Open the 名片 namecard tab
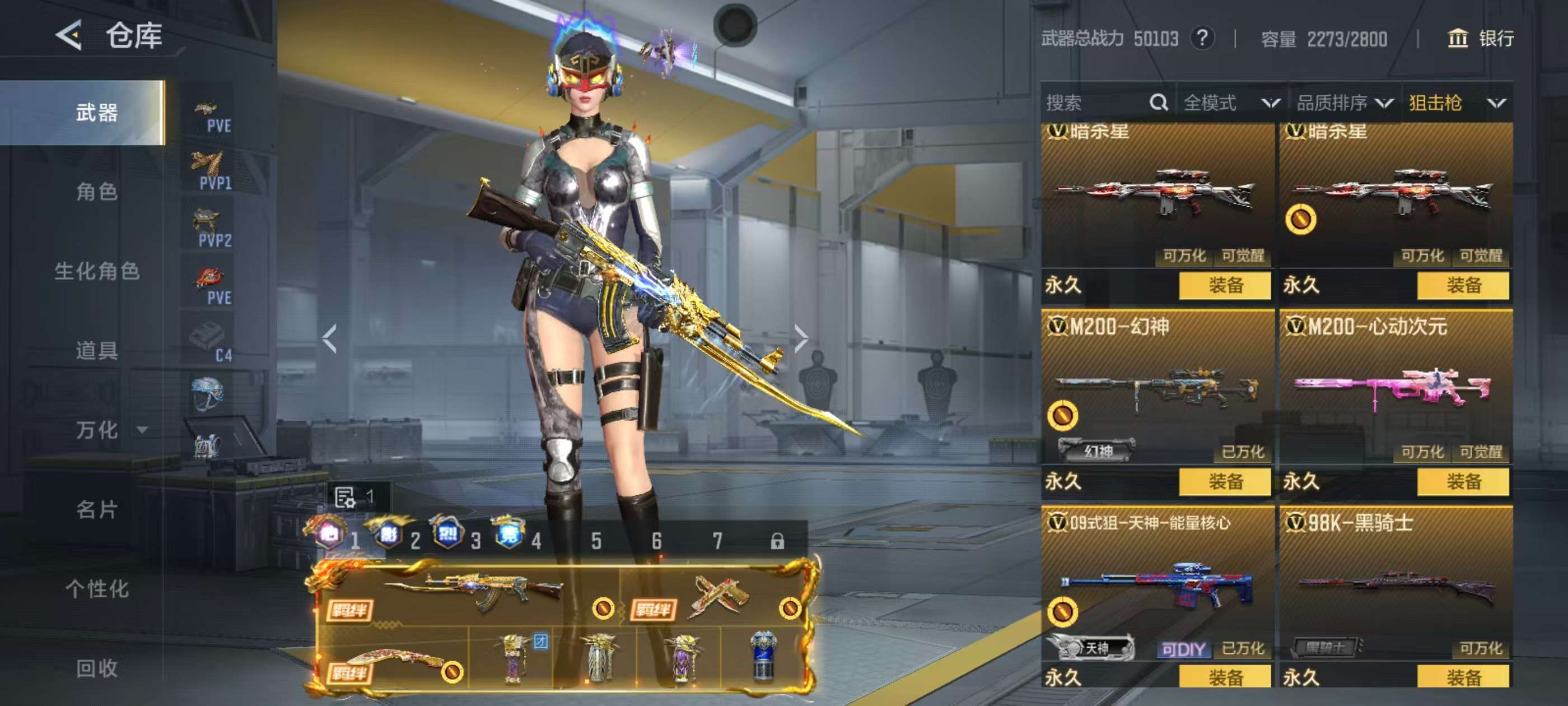This screenshot has width=1568, height=706. 97,509
